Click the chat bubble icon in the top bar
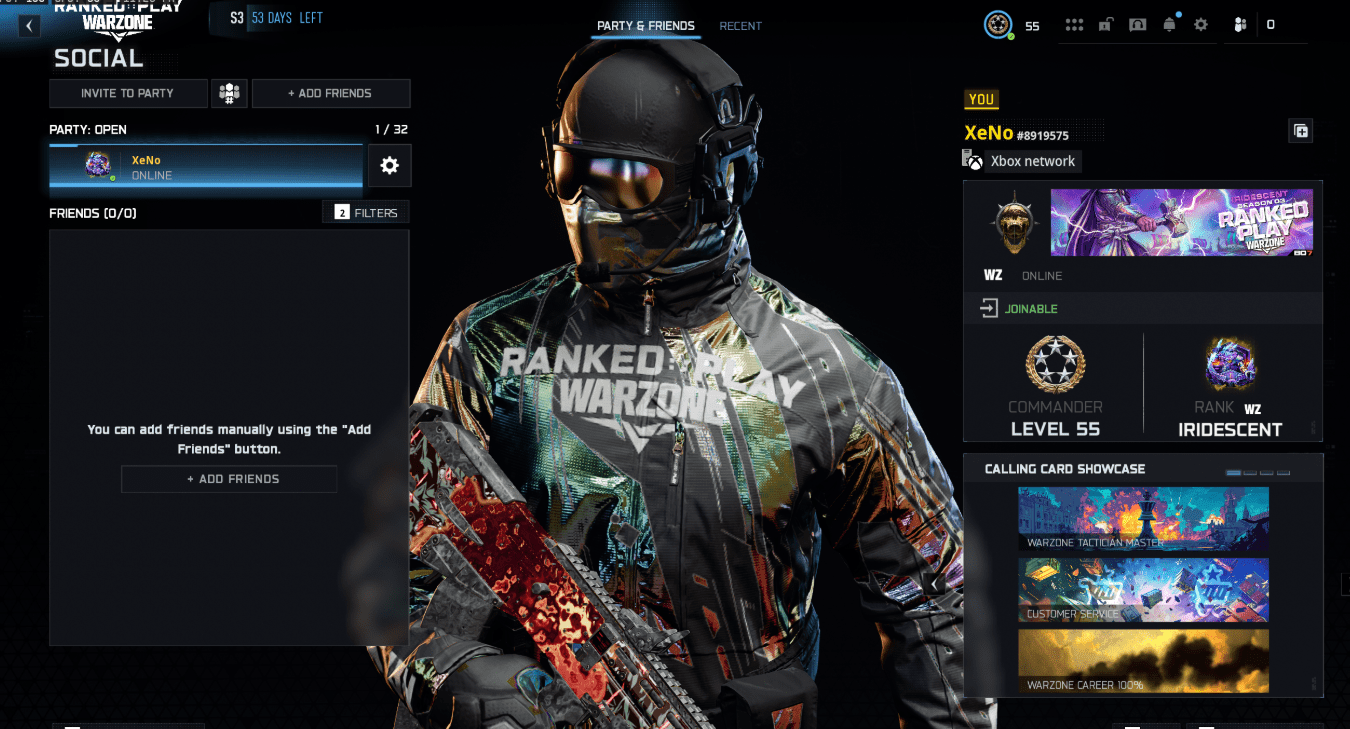This screenshot has width=1350, height=729. coord(1137,24)
